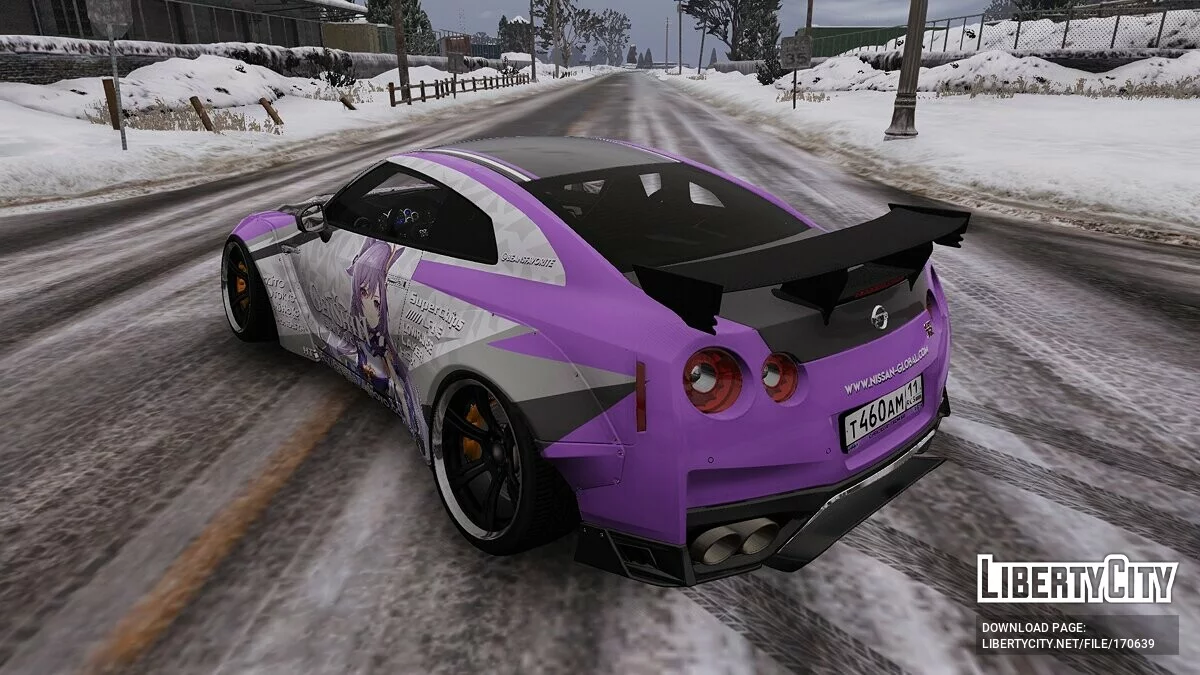Open the libertycity.net/file/170639 download link
Viewport: 1200px width, 675px height.
(x=1068, y=644)
